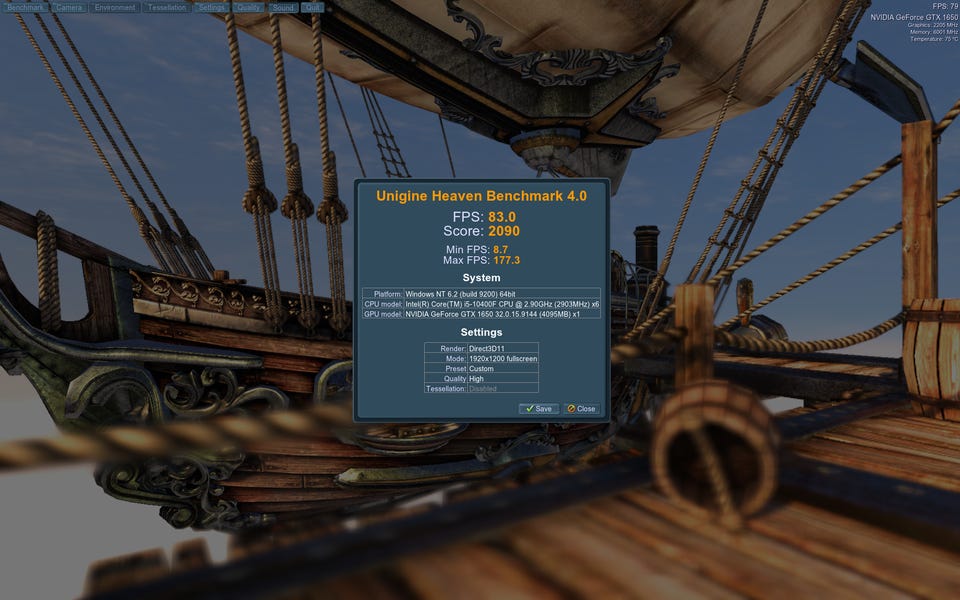Open the Settings panel
The height and width of the screenshot is (600, 960).
pos(211,7)
